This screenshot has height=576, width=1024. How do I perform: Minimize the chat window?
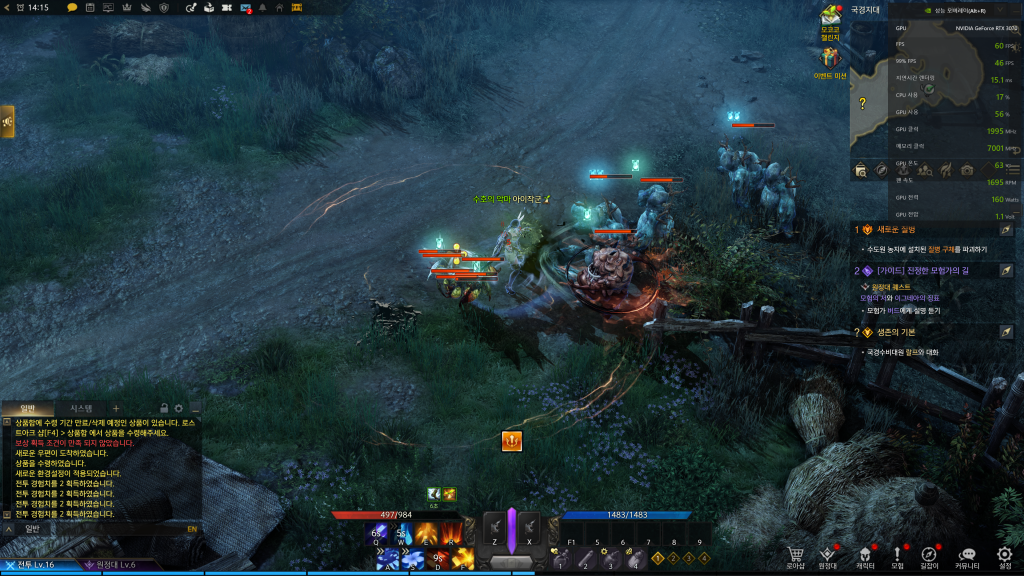tap(195, 408)
